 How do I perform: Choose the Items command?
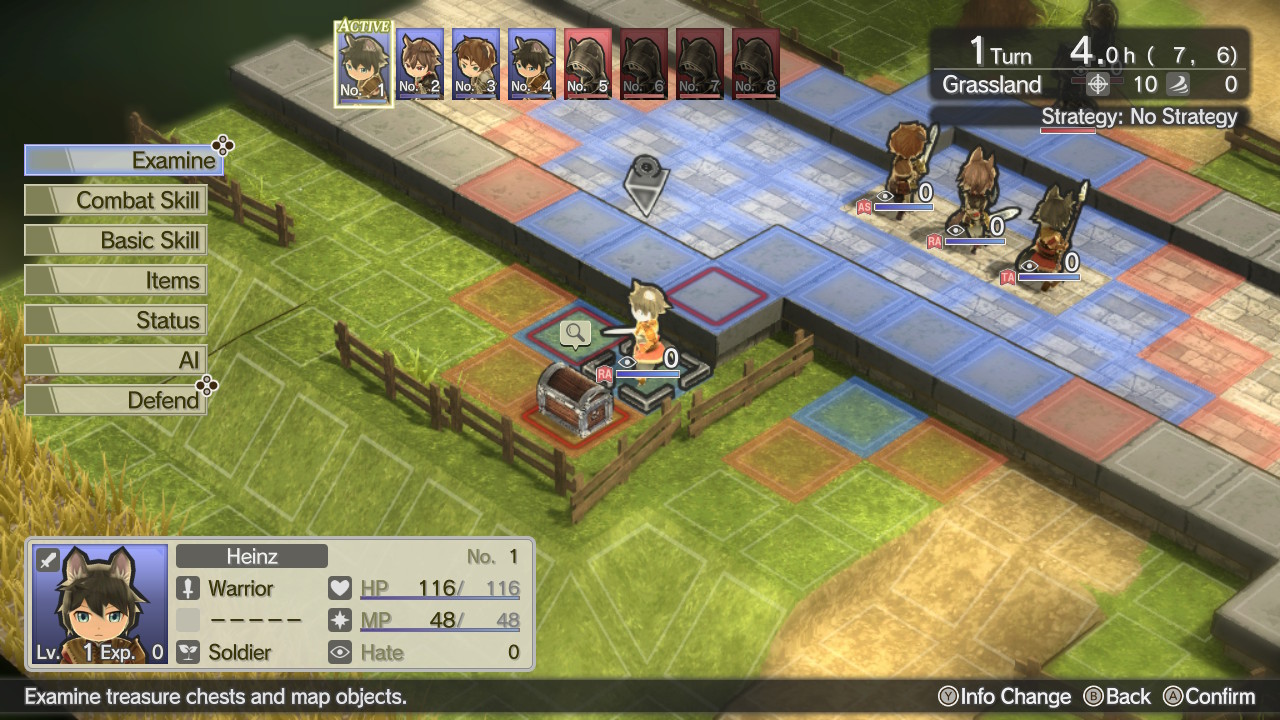tap(116, 280)
